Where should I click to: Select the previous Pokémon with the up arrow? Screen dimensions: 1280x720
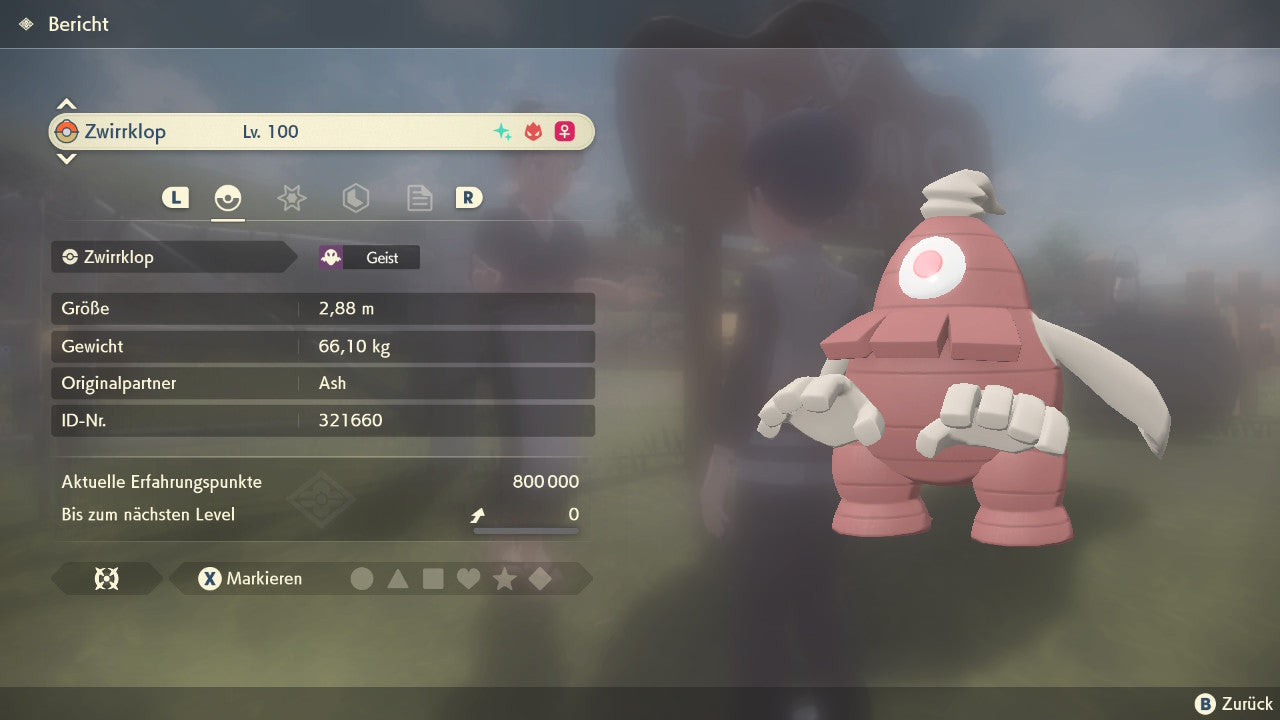[66, 104]
